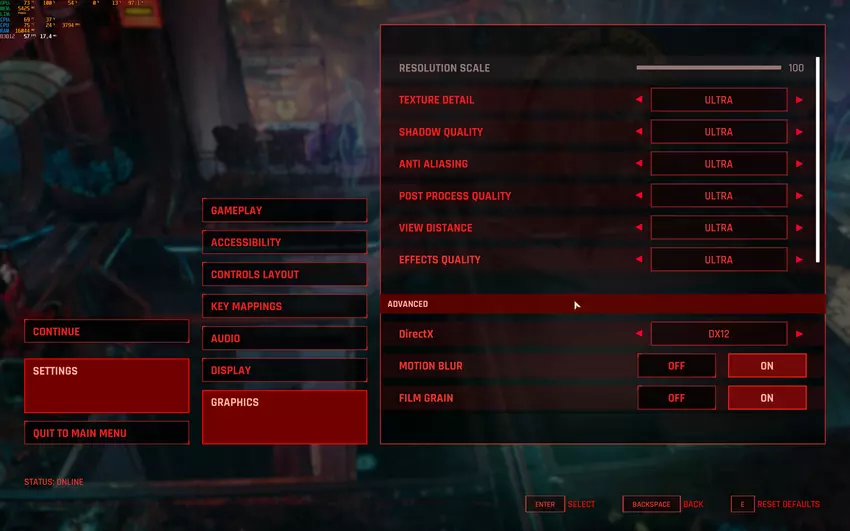Viewport: 850px width, 531px height.
Task: Raise Shadow Quality with its right arrow
Action: [x=799, y=132]
